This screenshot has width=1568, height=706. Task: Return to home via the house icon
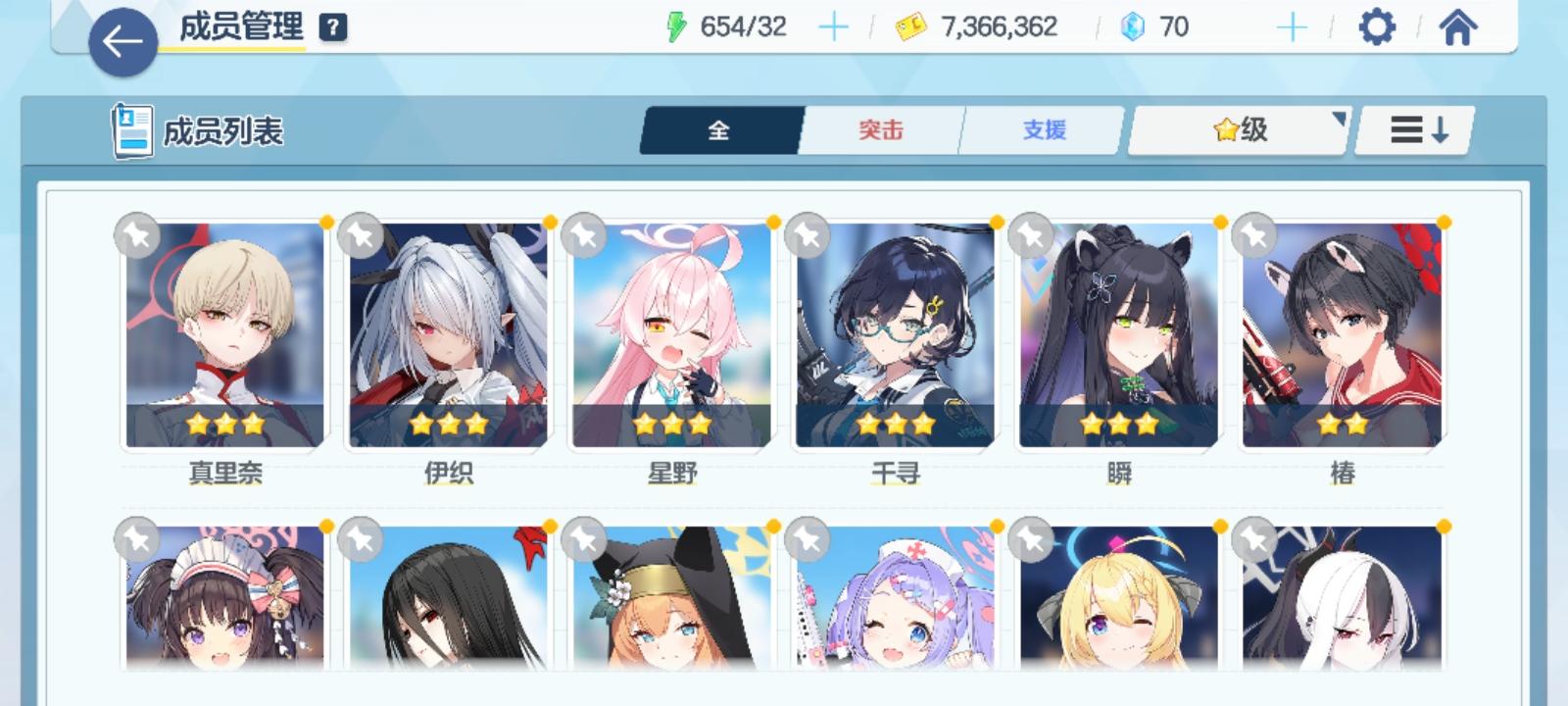[1458, 26]
